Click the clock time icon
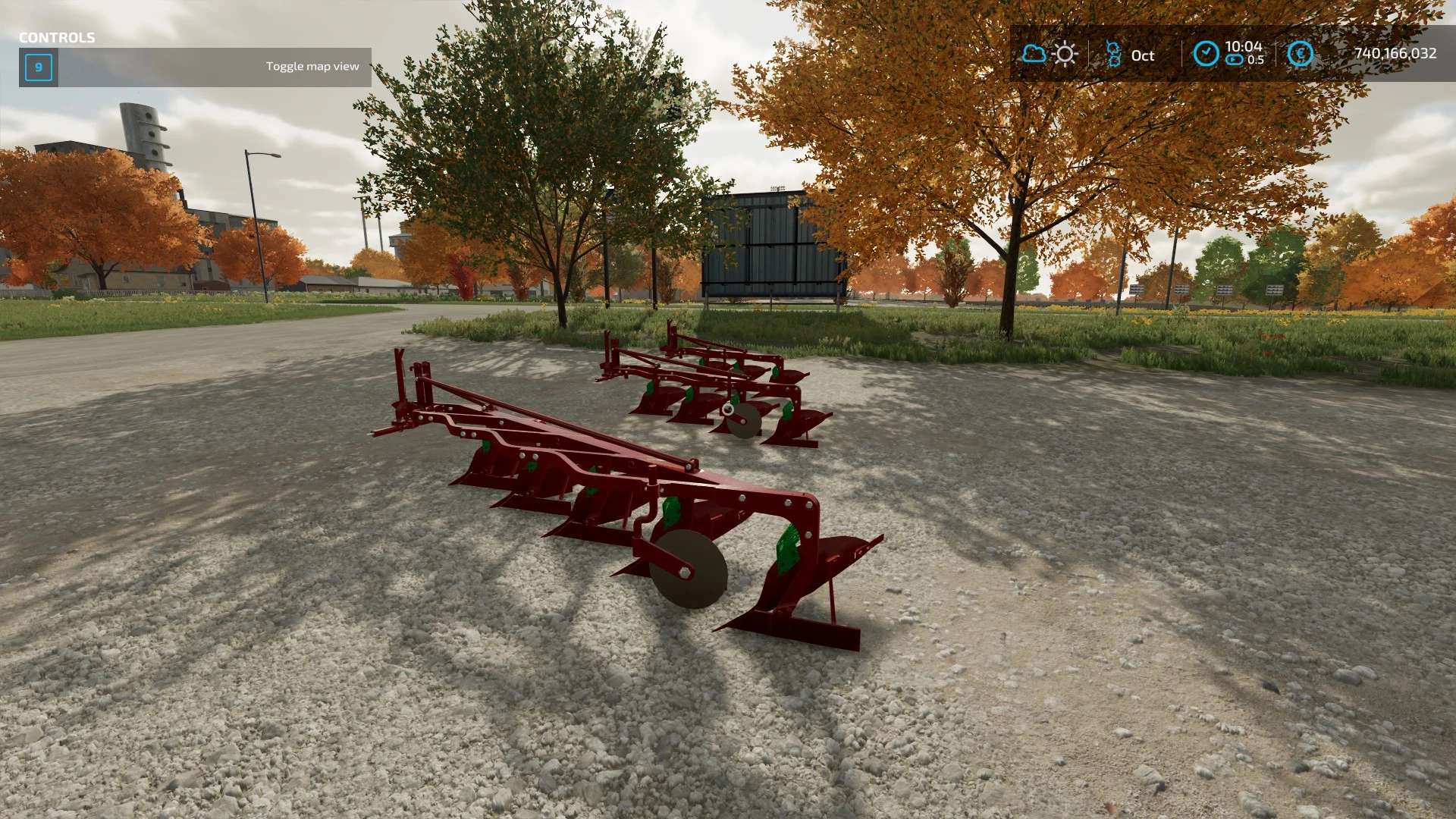Viewport: 1456px width, 819px height. click(x=1206, y=54)
